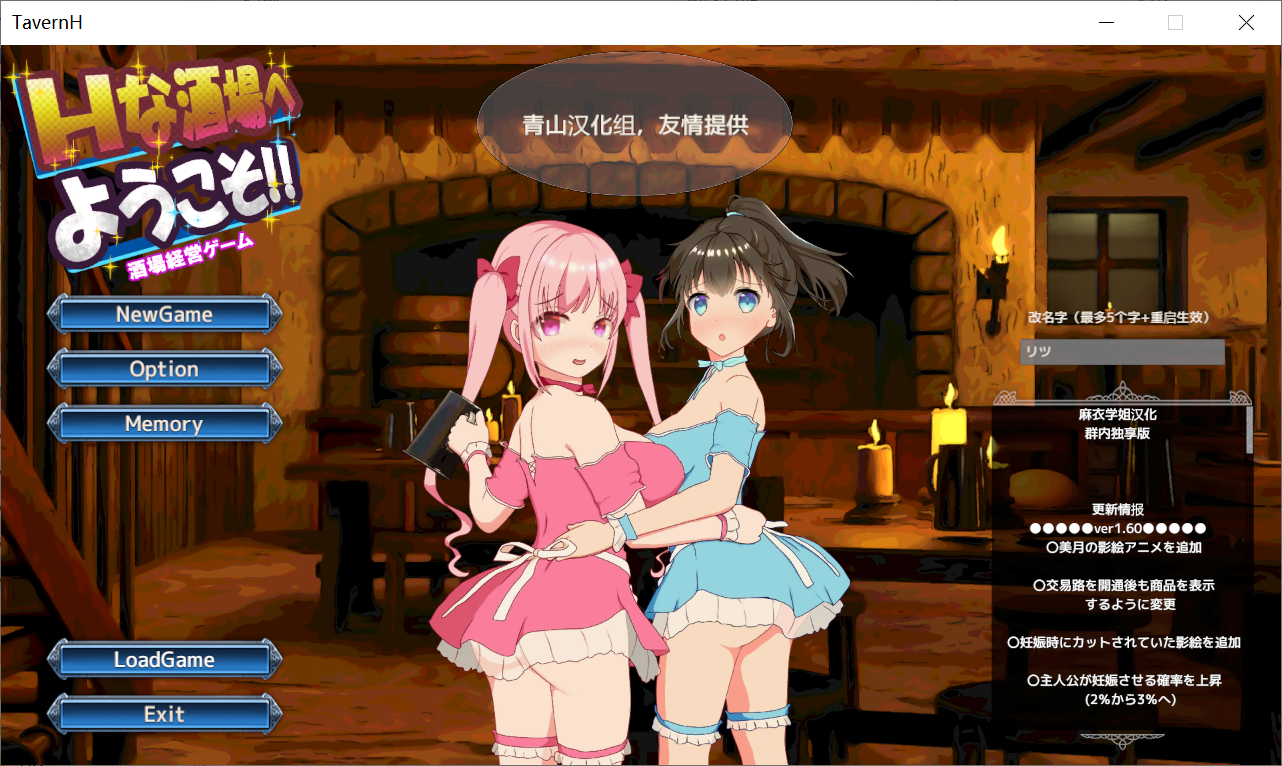This screenshot has width=1282, height=766.
Task: Load a saved game via LoadGame
Action: 164,659
